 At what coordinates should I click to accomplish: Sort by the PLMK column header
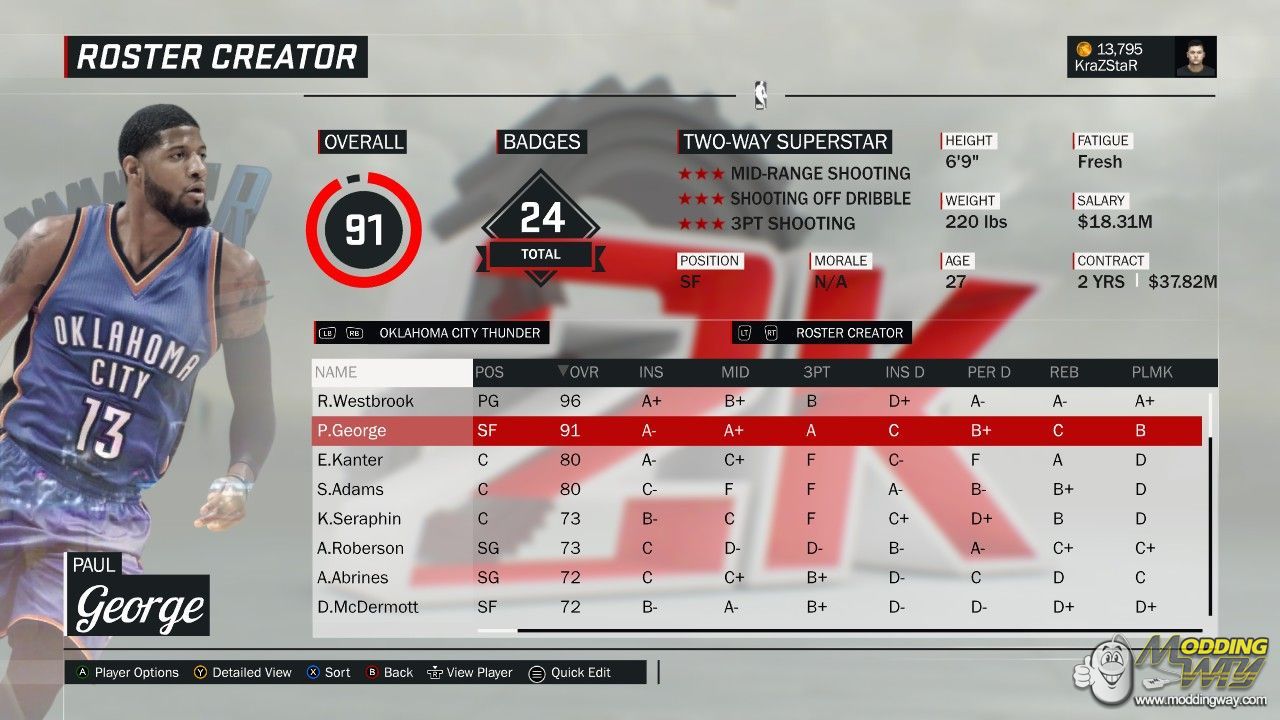1152,373
